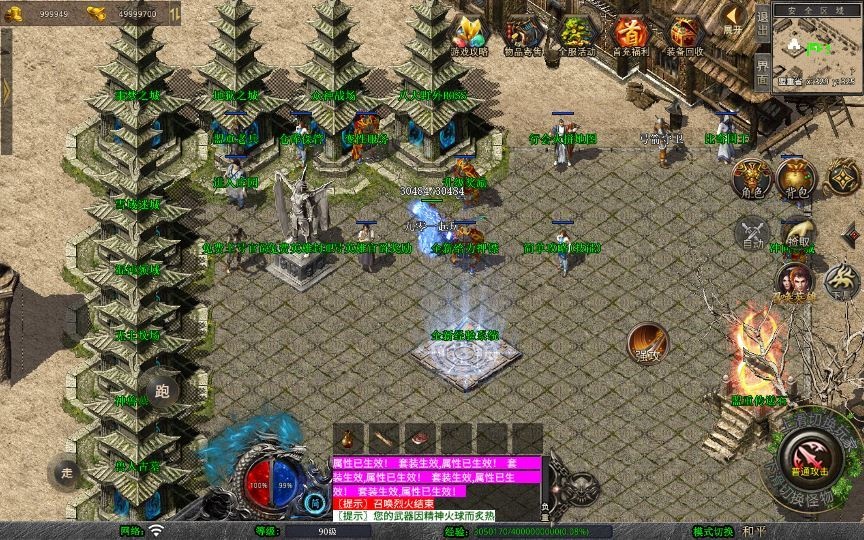Select the red book hotbar slot

(419, 439)
